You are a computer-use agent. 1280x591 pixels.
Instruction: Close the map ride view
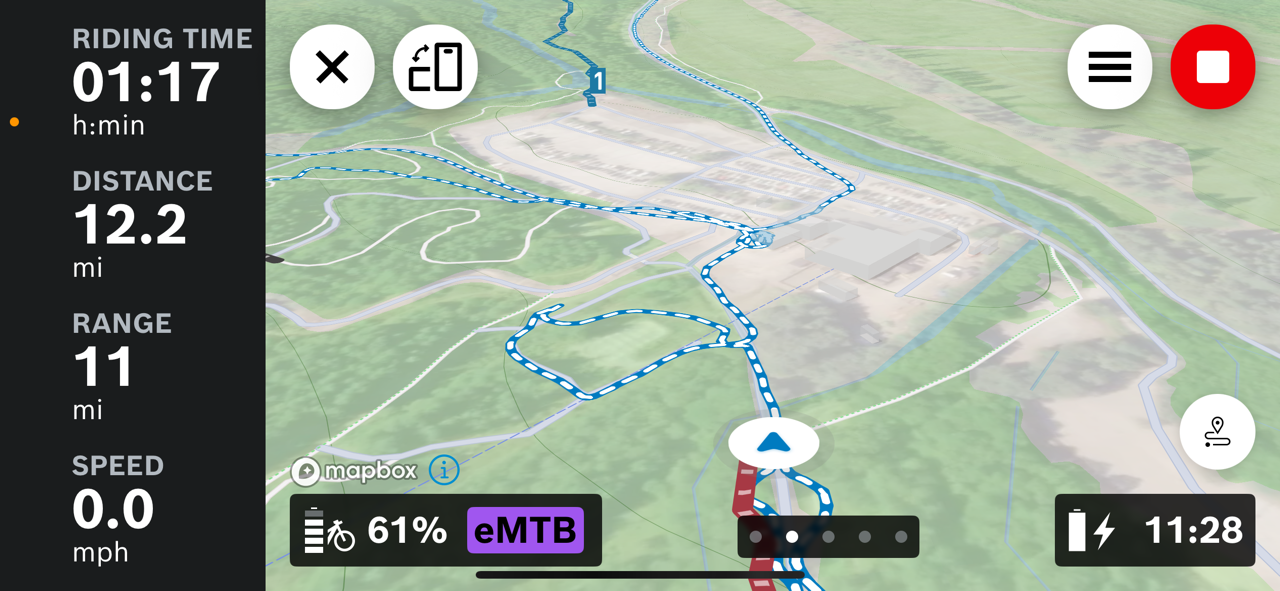coord(332,67)
